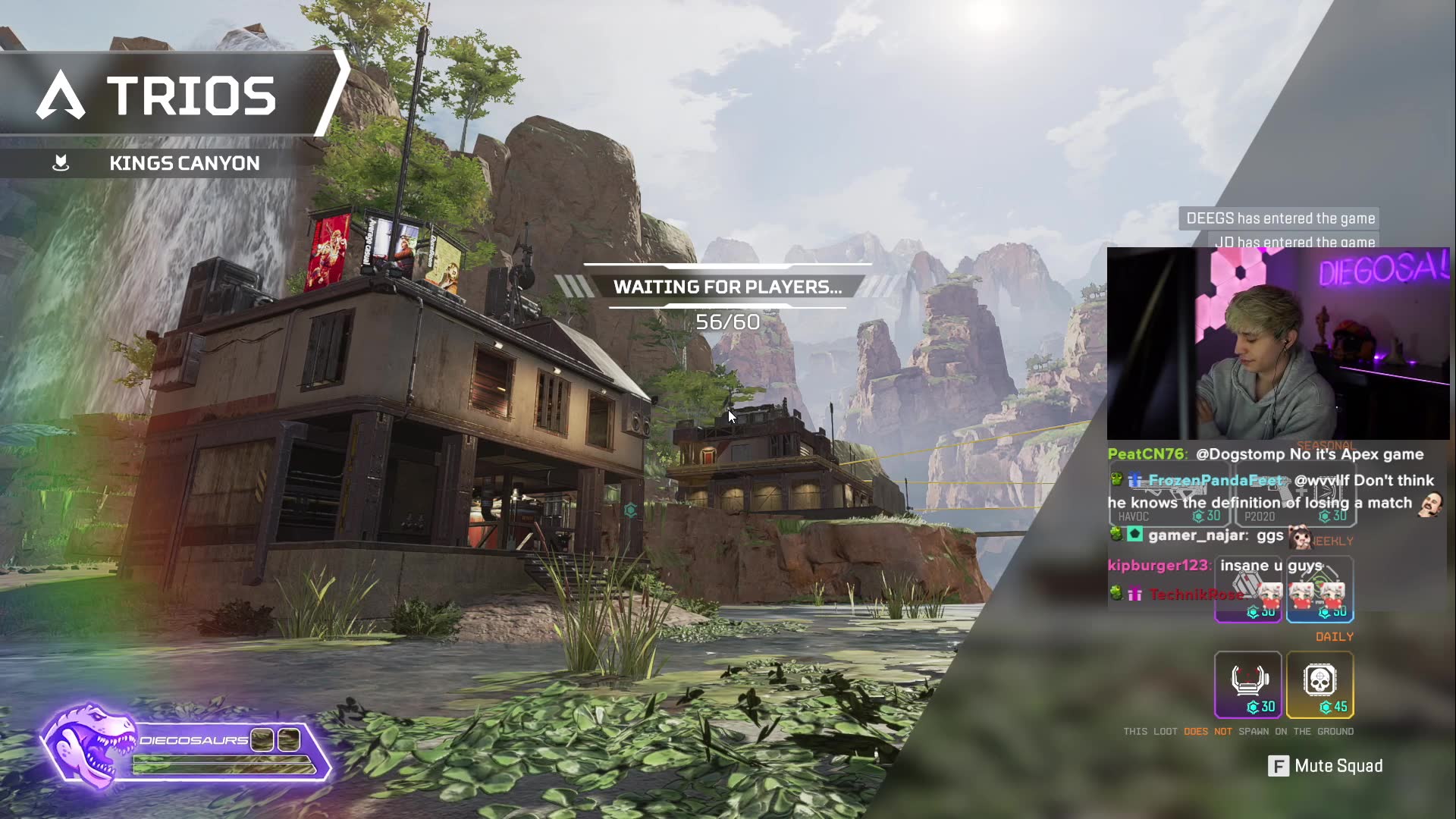Click gamer_najar's name in chat
The image size is (1456, 819).
pos(1197,535)
